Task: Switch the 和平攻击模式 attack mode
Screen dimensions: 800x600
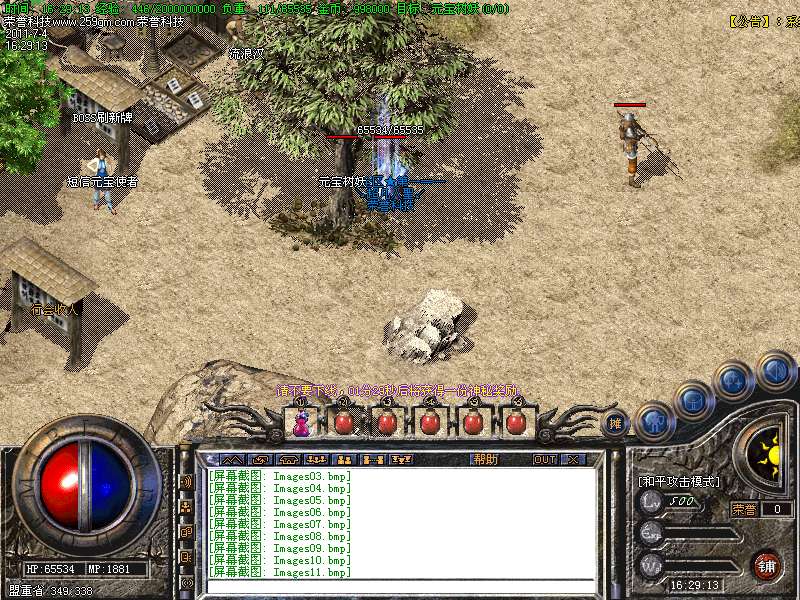Action: click(678, 481)
